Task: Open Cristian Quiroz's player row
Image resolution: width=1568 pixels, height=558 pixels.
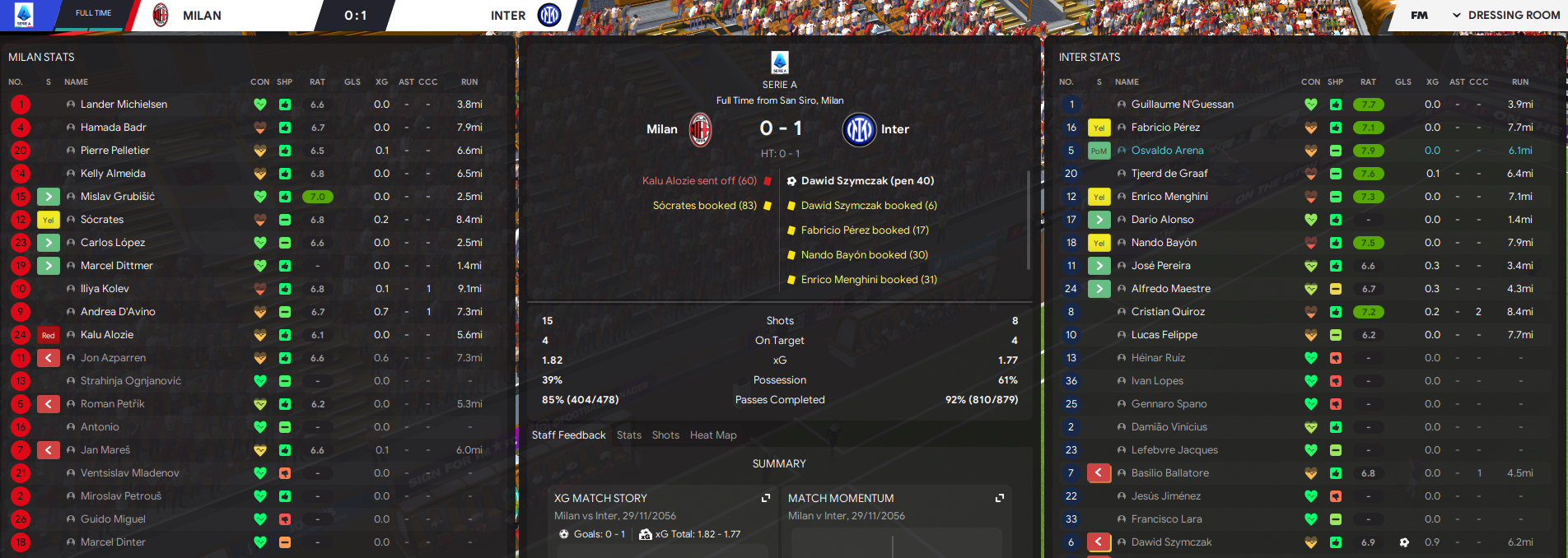Action: pos(1168,312)
